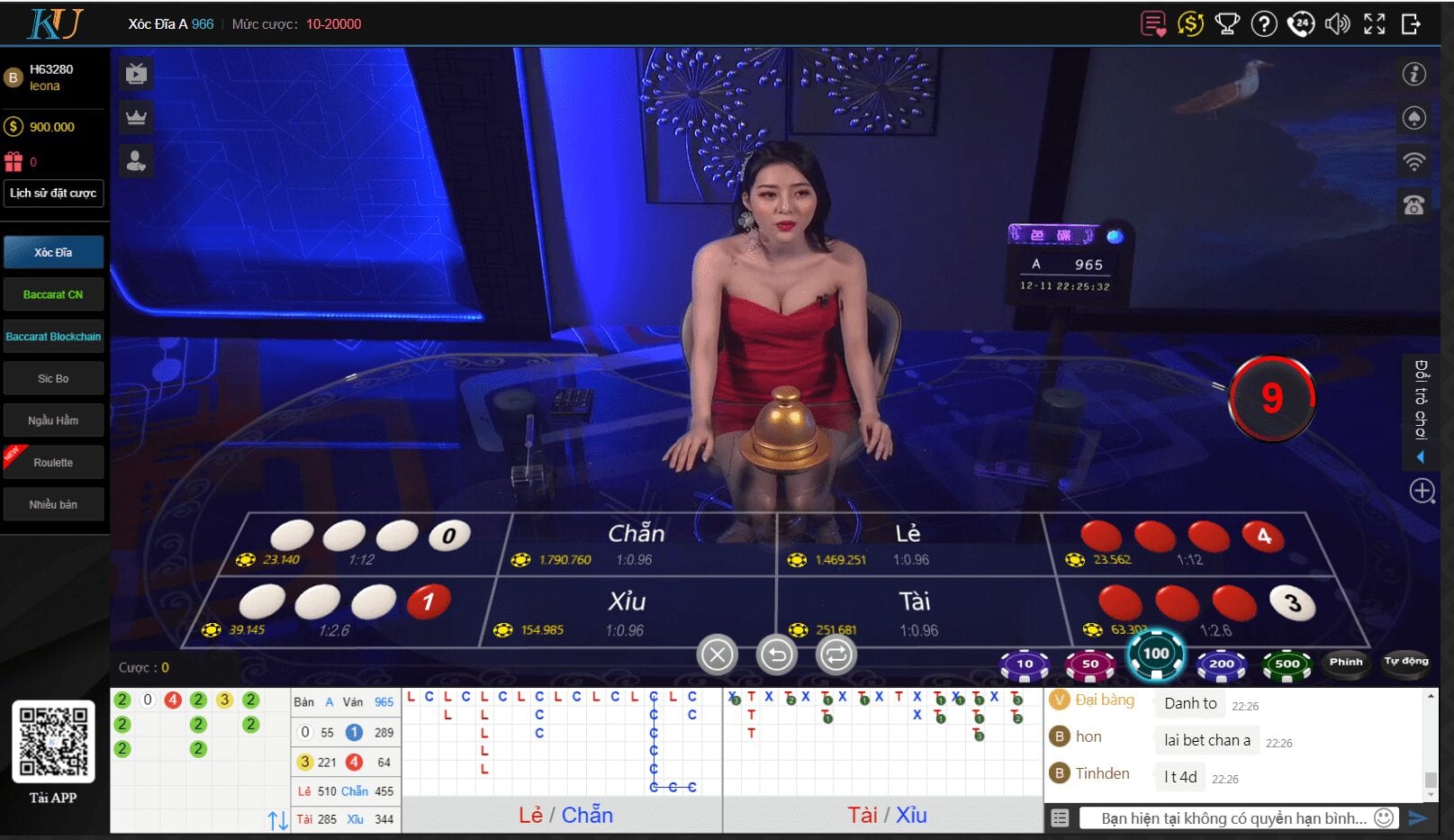
Task: Open the help question mark icon
Action: (1264, 24)
